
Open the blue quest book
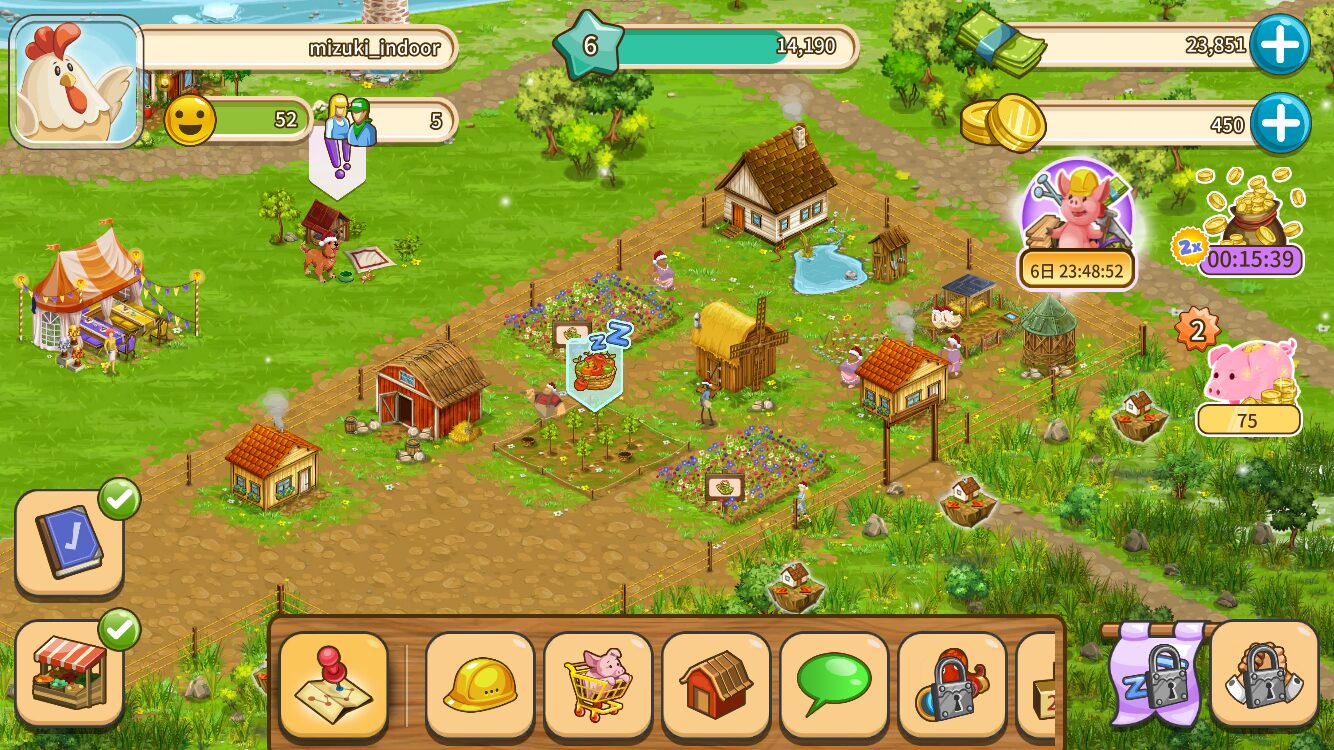pos(70,541)
